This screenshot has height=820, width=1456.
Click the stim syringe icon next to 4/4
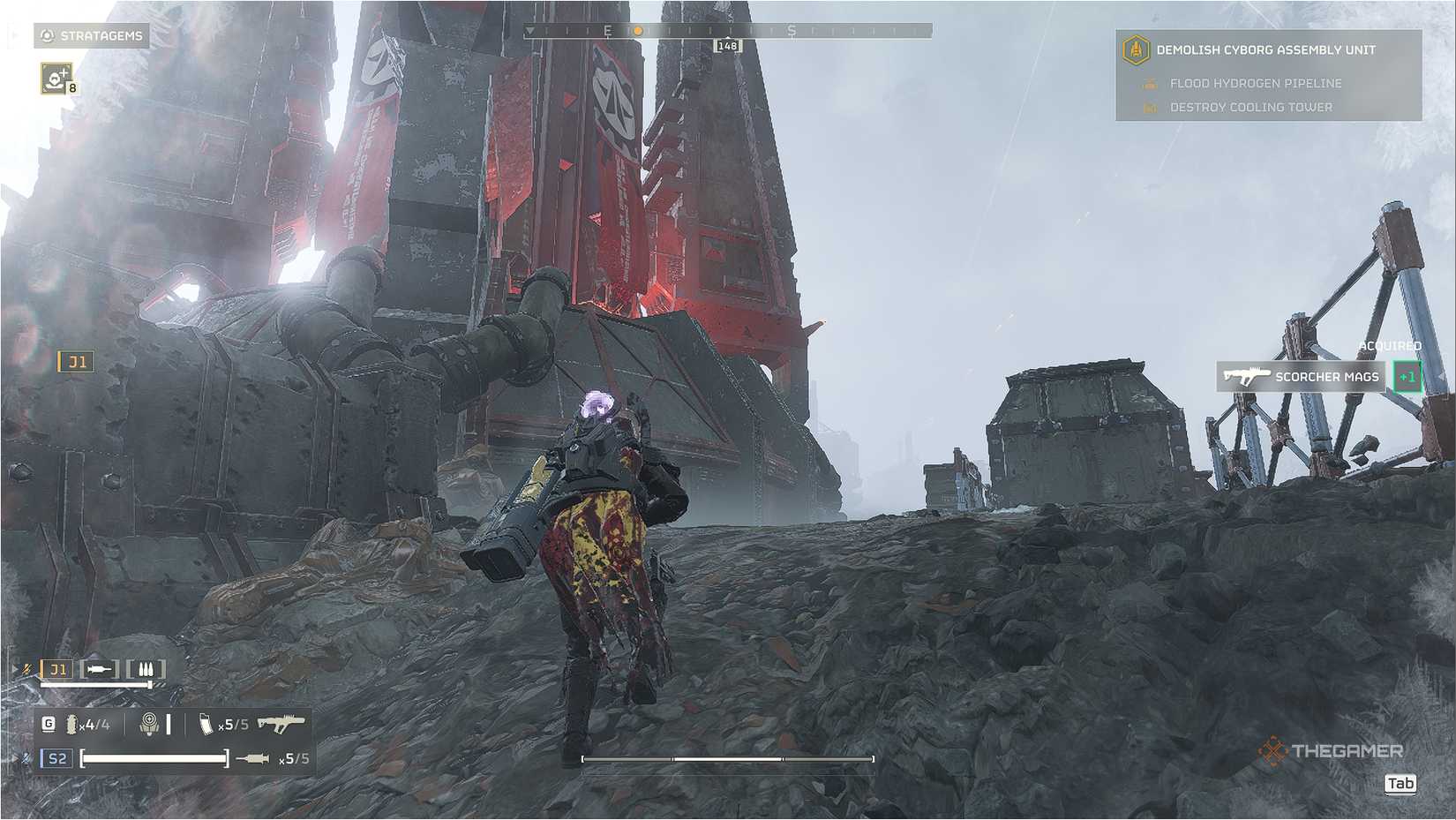click(71, 725)
